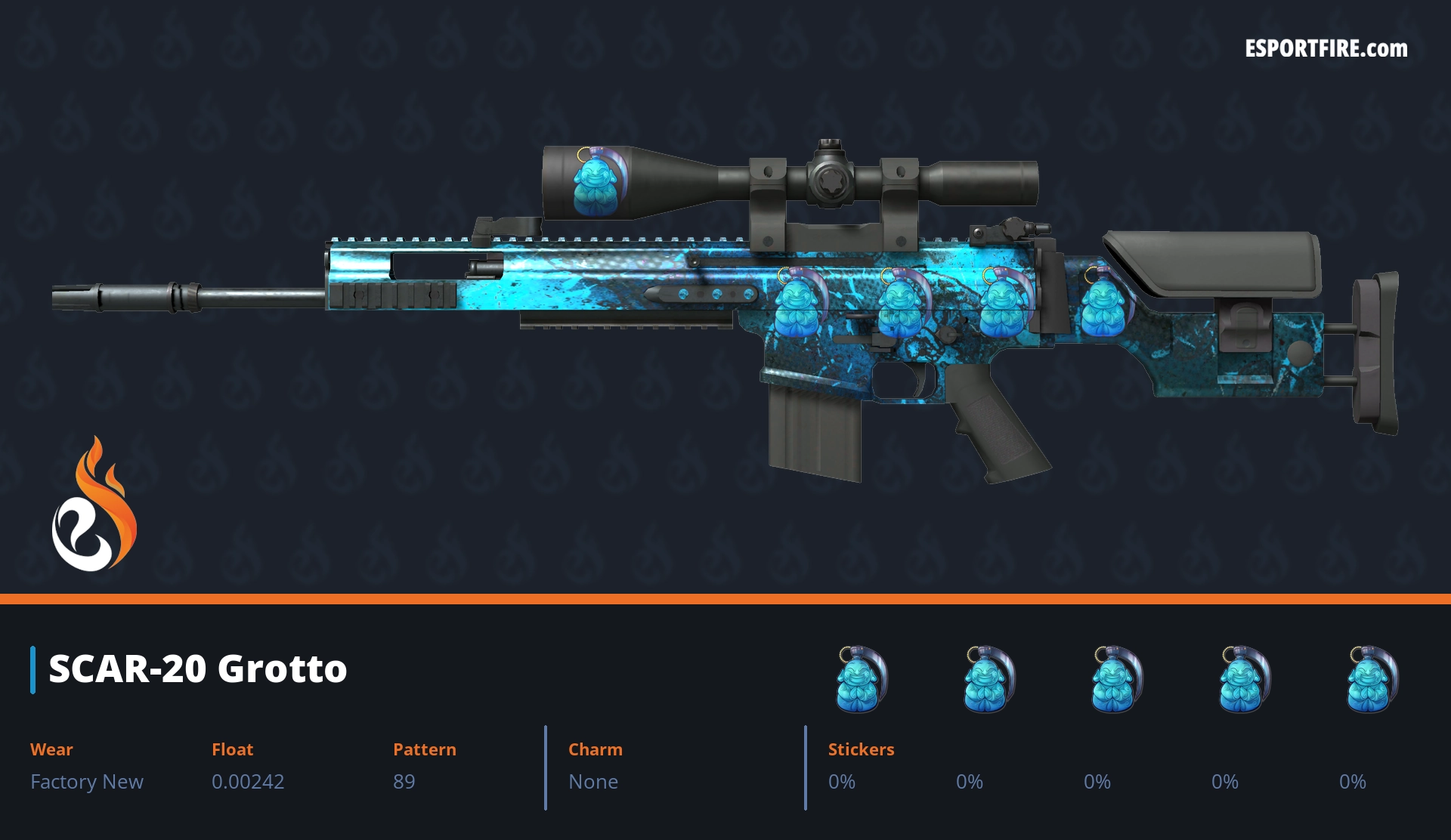Open the ESPORTFIRE.com site link
The width and height of the screenshot is (1451, 840).
click(x=1326, y=49)
